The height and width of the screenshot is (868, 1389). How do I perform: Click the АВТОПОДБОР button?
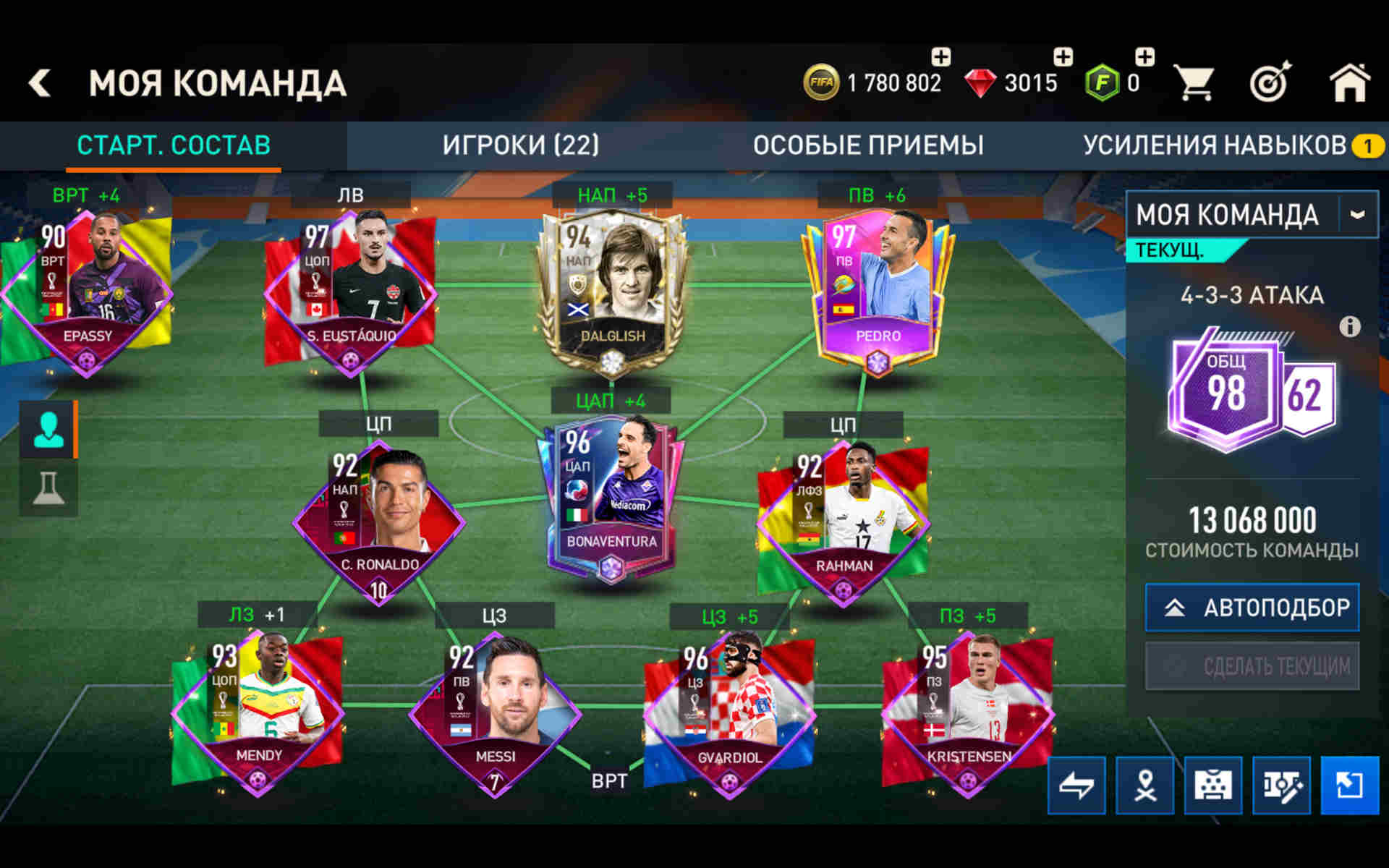pyautogui.click(x=1252, y=607)
